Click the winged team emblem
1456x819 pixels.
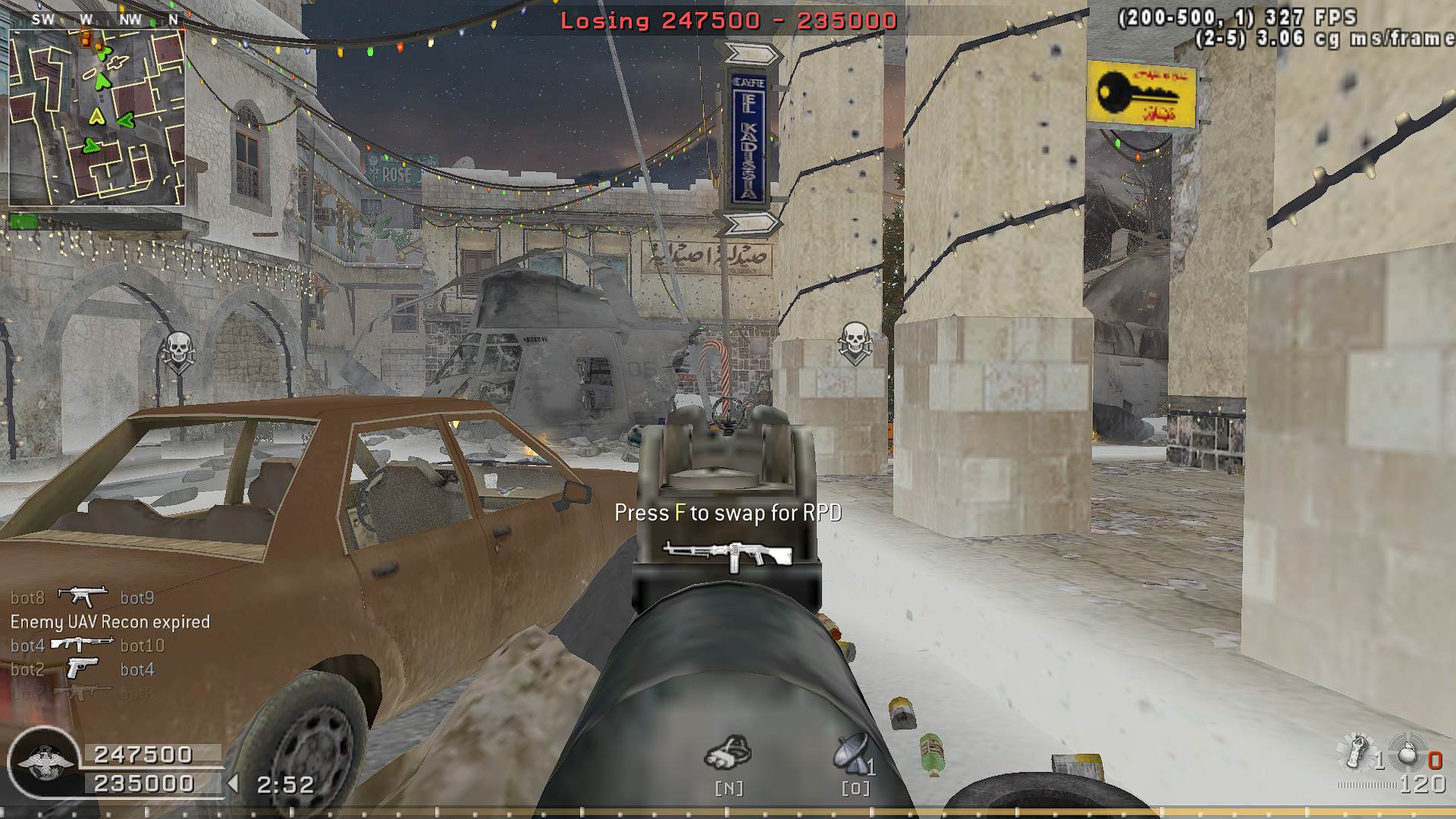tap(44, 762)
